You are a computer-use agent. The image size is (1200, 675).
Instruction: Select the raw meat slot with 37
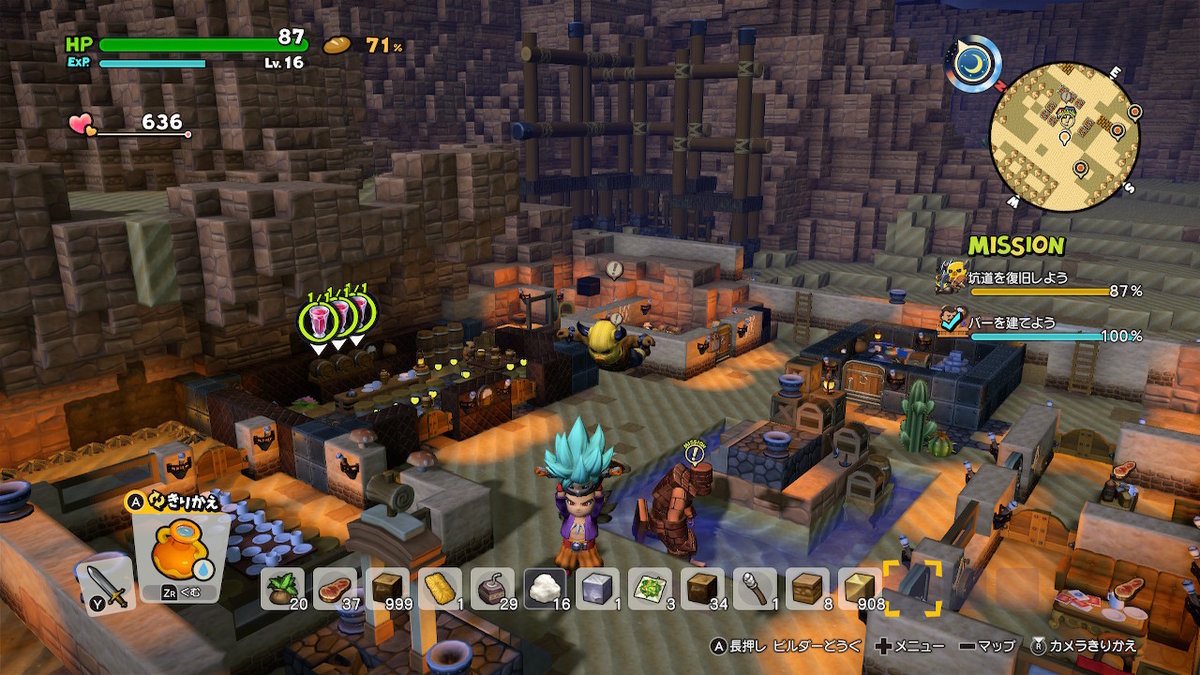coord(335,588)
